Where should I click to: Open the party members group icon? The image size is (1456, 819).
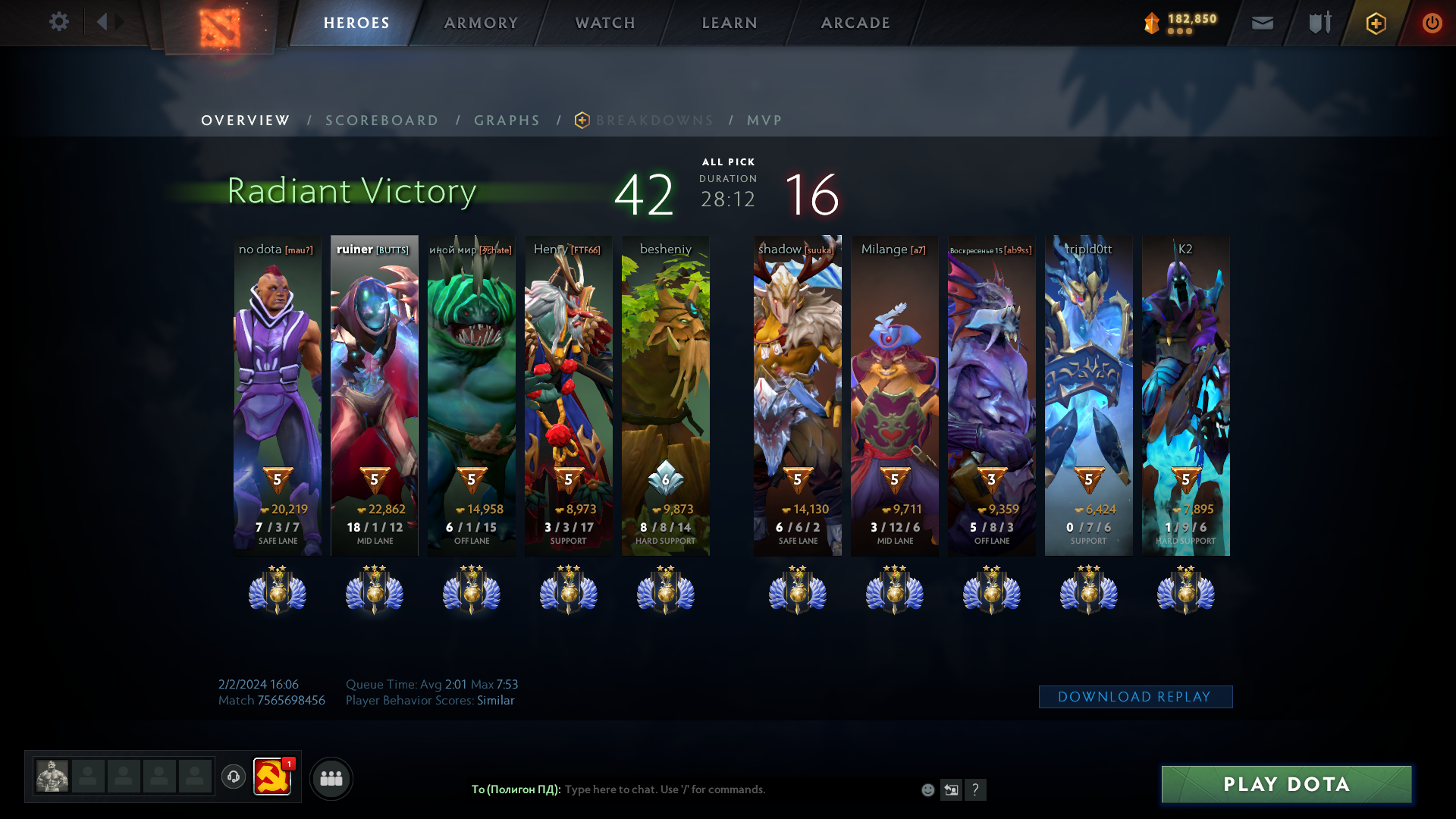[331, 778]
